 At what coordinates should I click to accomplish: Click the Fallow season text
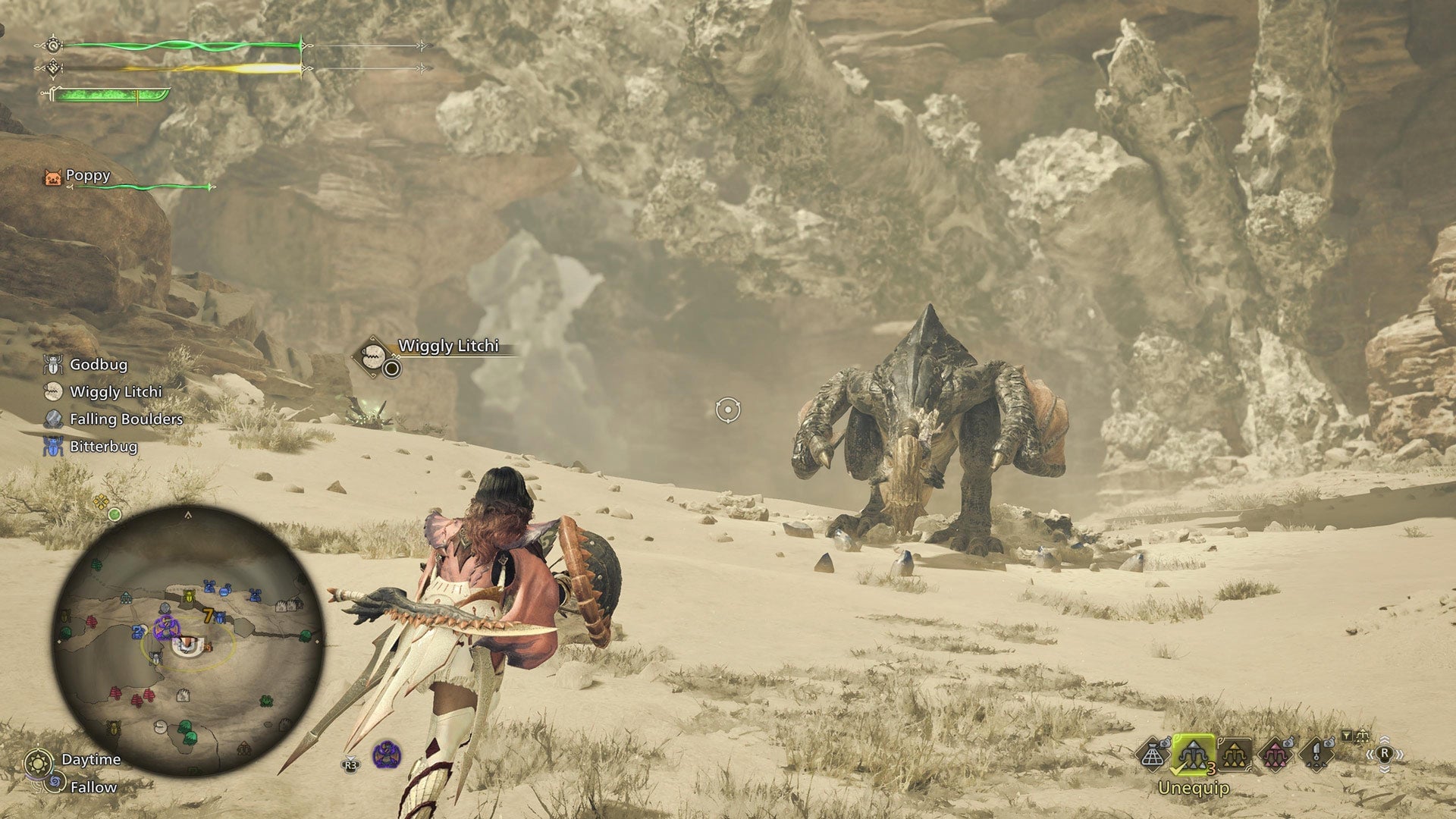[93, 786]
